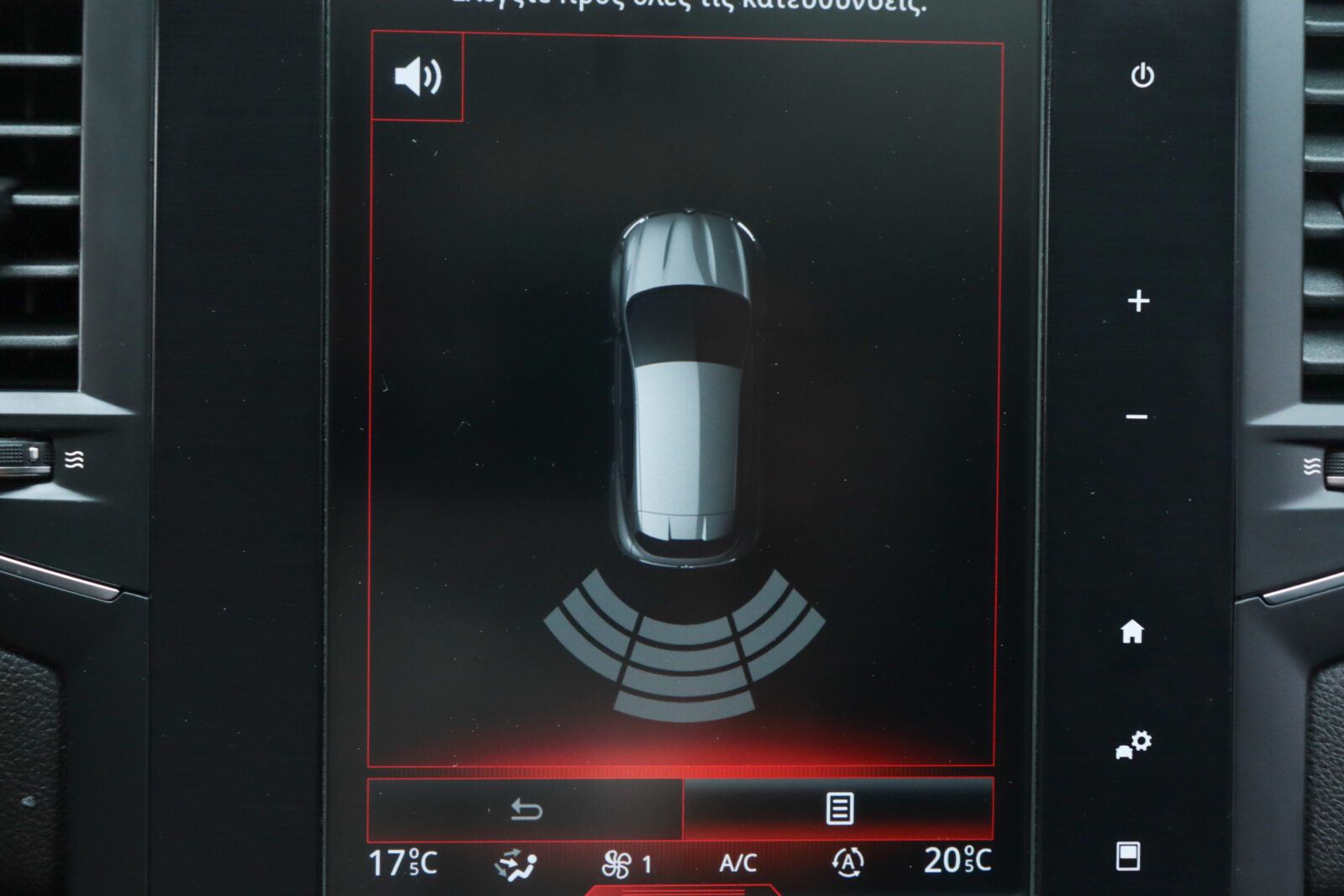The width and height of the screenshot is (1344, 896).
Task: Decrease volume with the minus button
Action: [x=1137, y=417]
